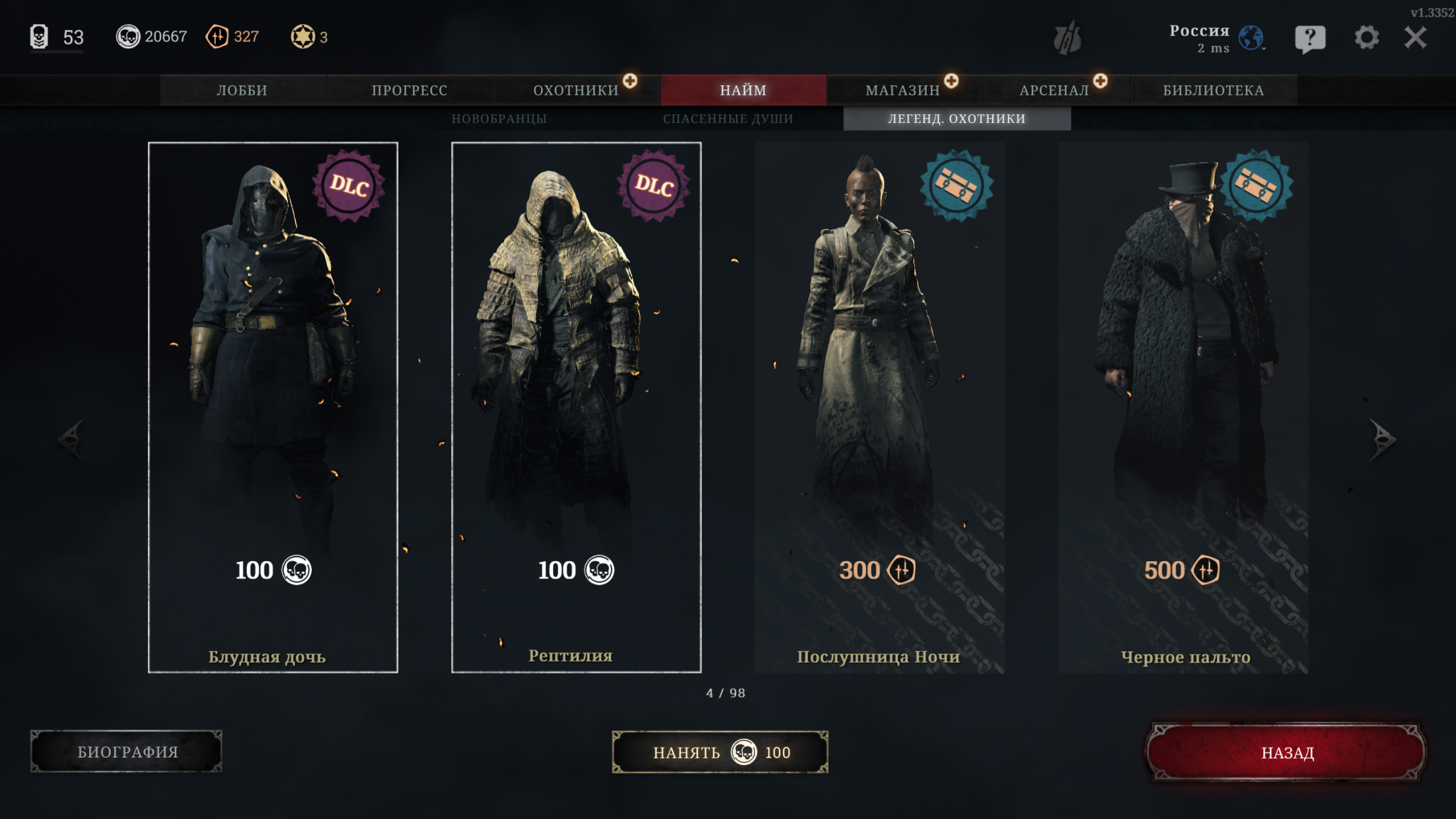Show the next page of hunters
This screenshot has height=819, width=1456.
coord(1382,439)
